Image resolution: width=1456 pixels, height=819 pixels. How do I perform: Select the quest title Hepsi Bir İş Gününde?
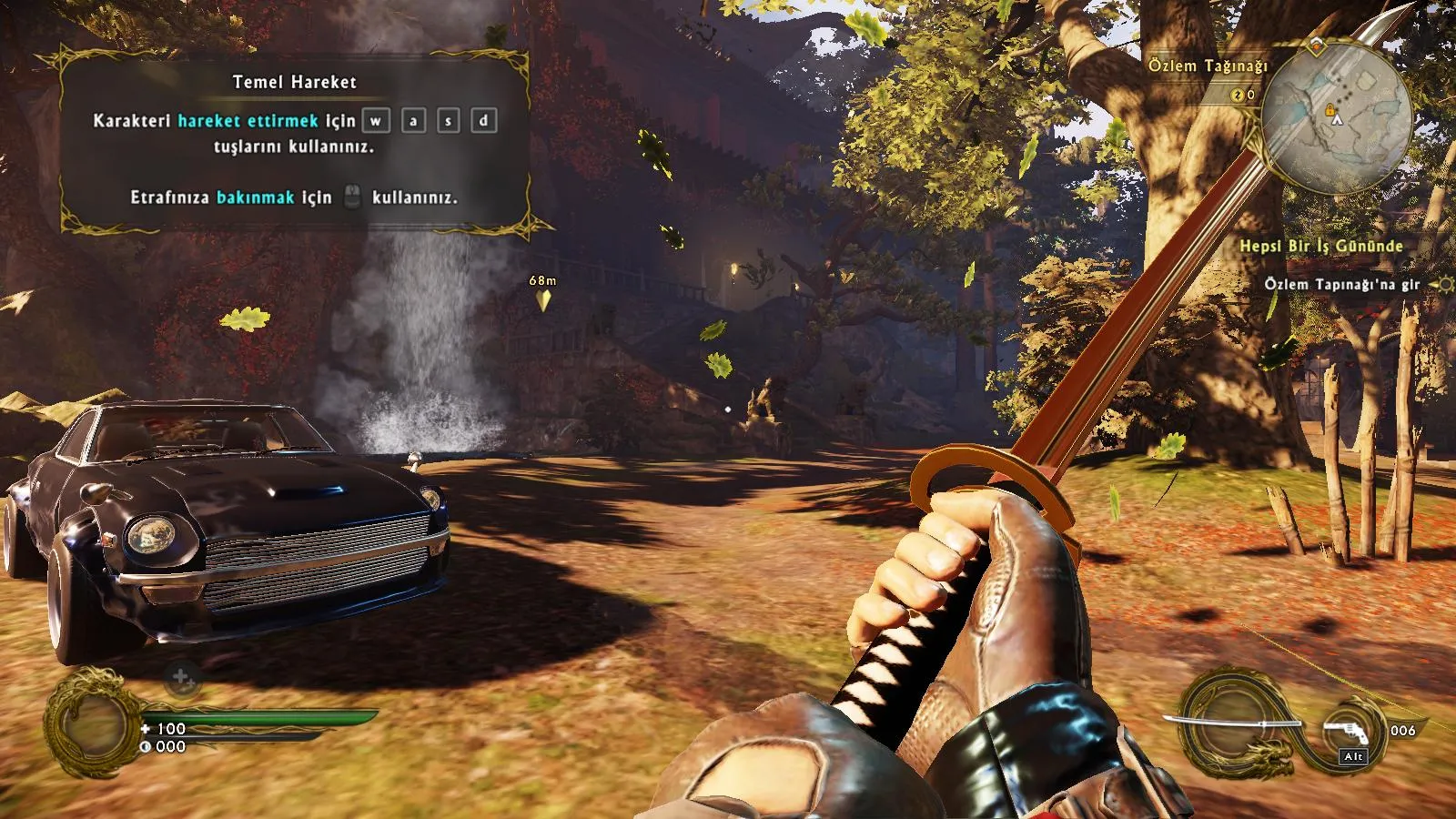point(1320,246)
